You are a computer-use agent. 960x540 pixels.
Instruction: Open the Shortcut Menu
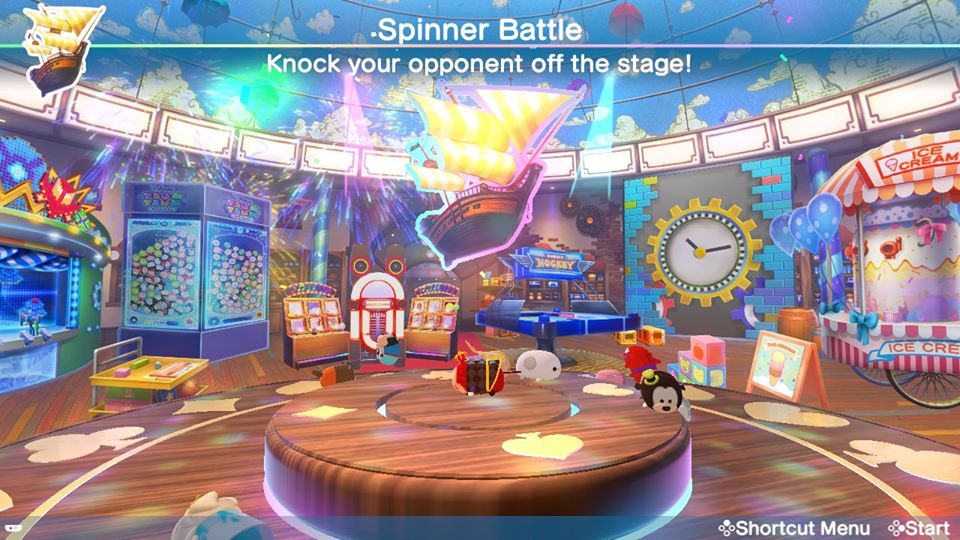click(794, 527)
